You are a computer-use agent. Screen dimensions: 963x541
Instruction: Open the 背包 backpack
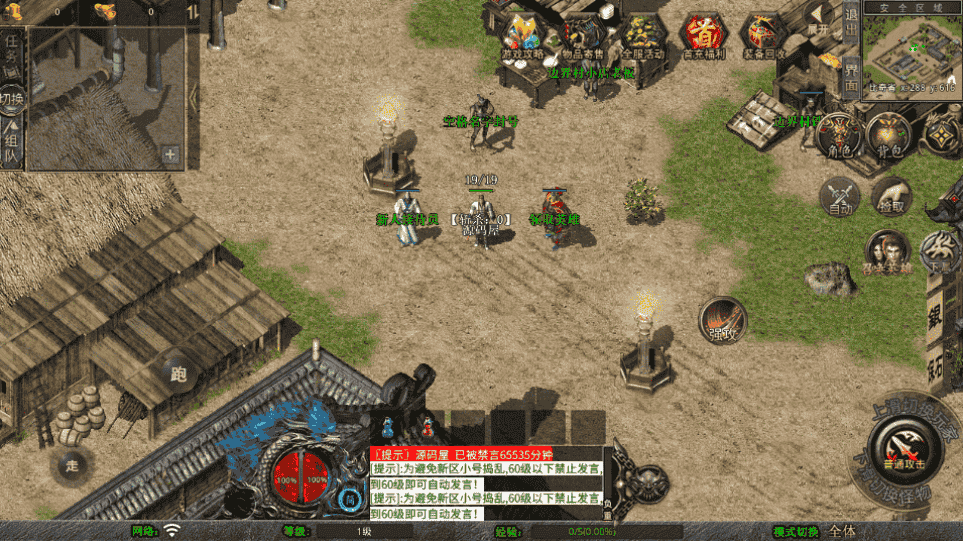point(888,136)
